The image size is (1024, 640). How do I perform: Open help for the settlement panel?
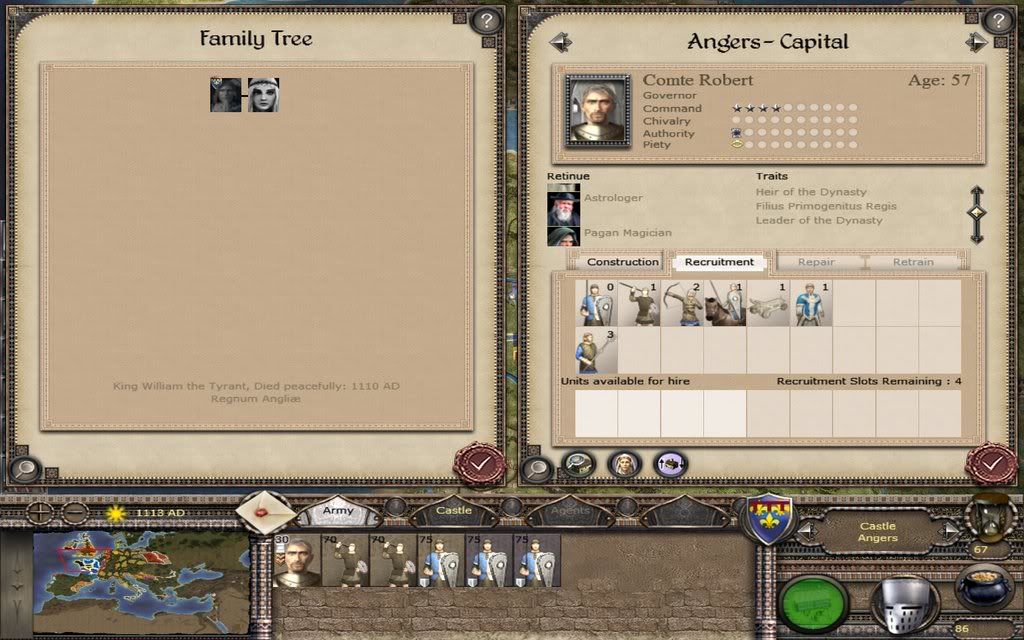tap(997, 20)
